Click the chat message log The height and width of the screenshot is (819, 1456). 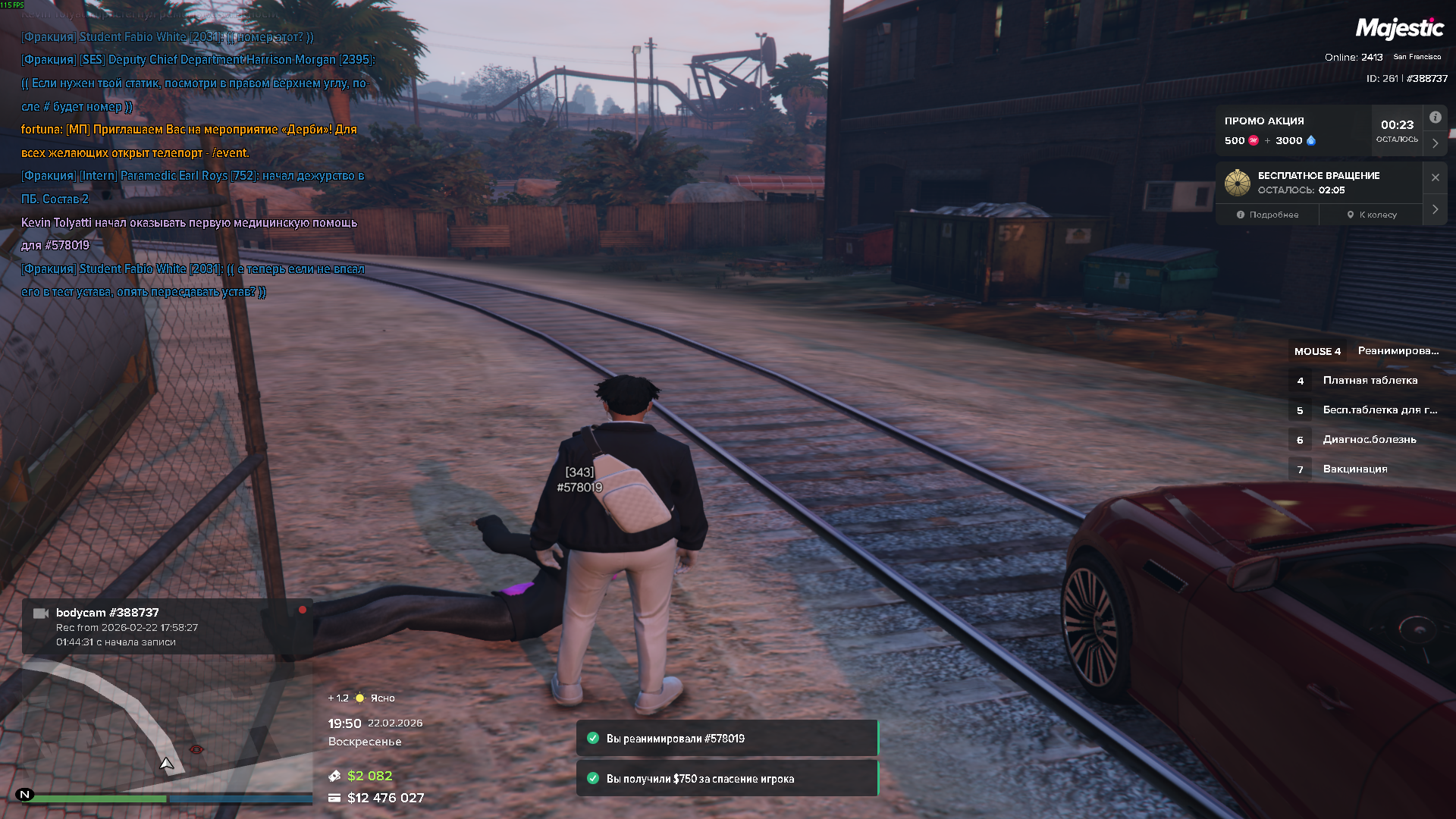[x=196, y=164]
